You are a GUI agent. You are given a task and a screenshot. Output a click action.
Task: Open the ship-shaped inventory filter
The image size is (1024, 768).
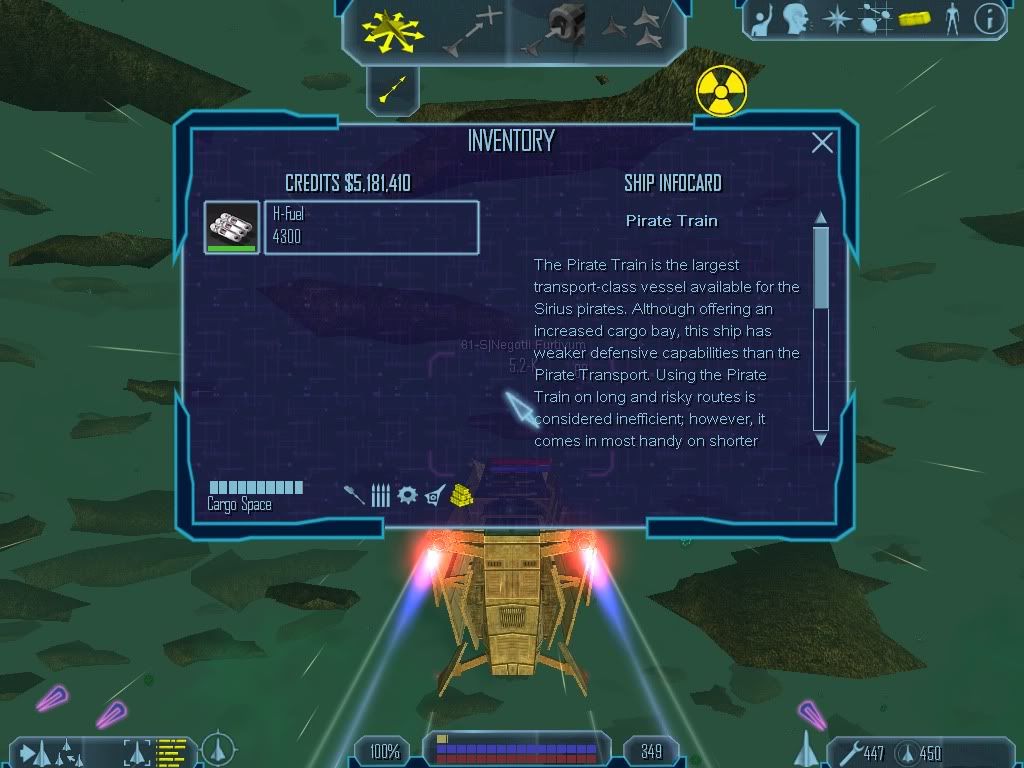tap(434, 495)
